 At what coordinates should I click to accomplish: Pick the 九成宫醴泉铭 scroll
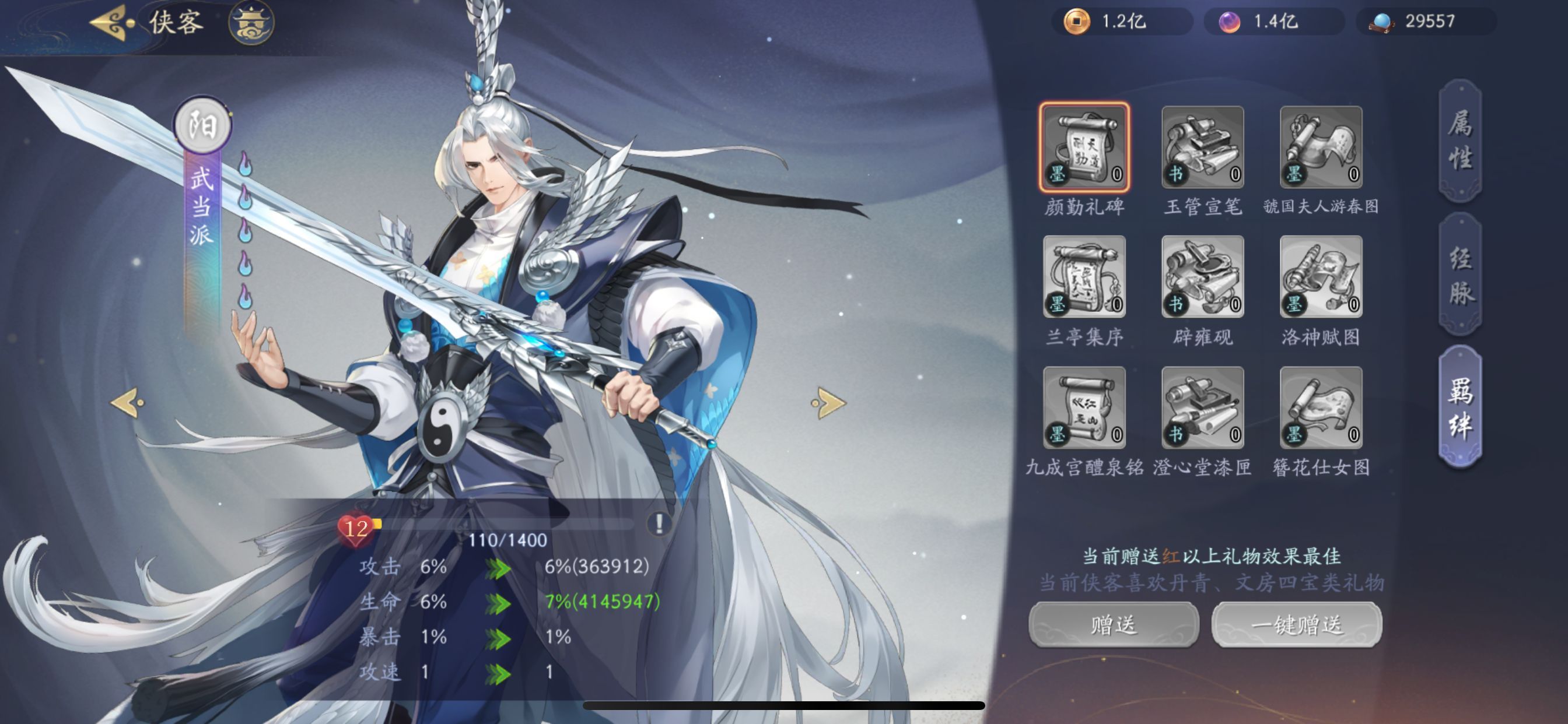tap(1084, 407)
